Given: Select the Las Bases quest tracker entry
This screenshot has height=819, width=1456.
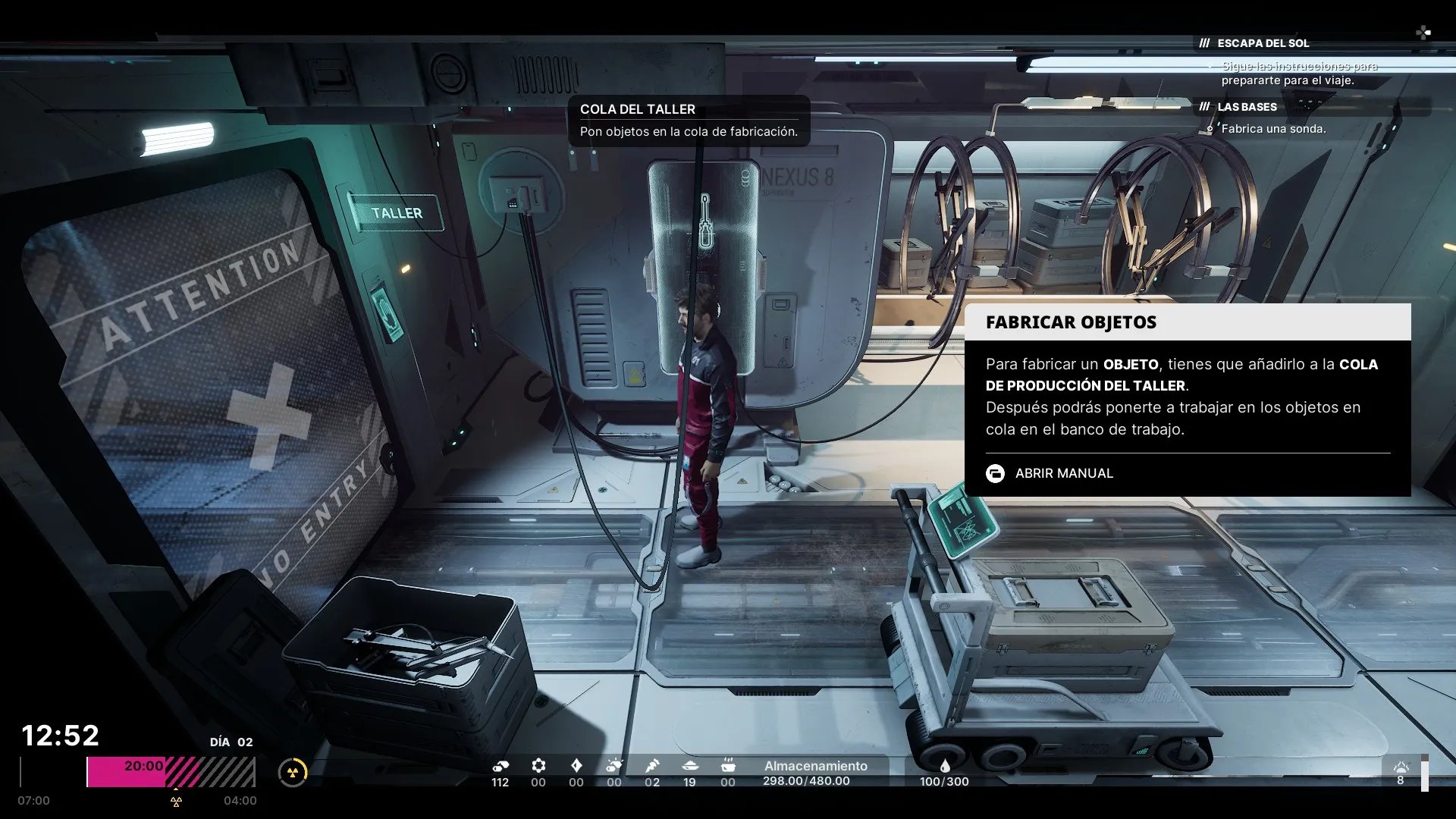Looking at the screenshot, I should (1247, 107).
